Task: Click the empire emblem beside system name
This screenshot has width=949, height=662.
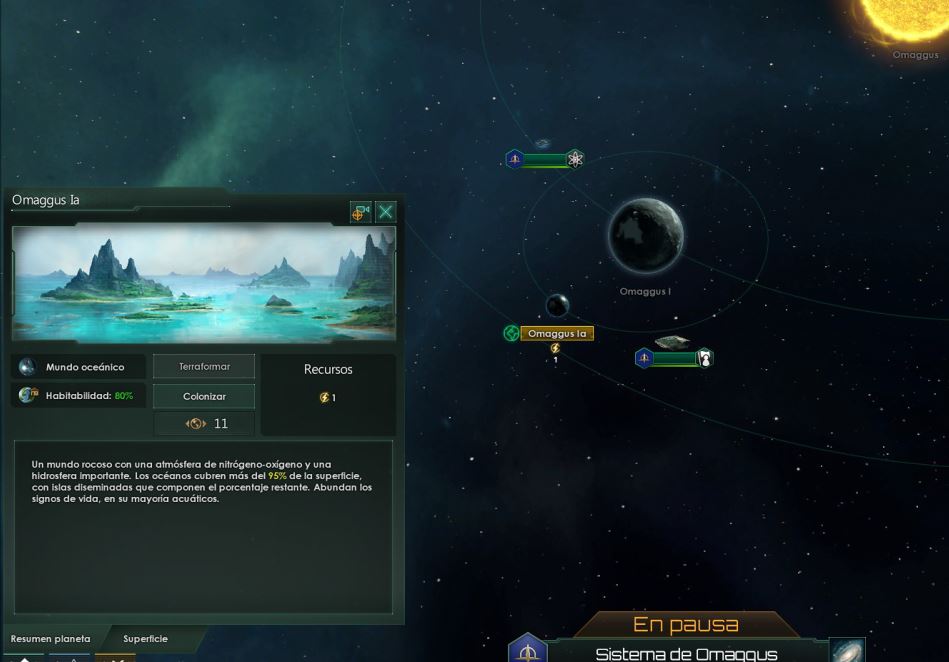Action: tap(527, 650)
